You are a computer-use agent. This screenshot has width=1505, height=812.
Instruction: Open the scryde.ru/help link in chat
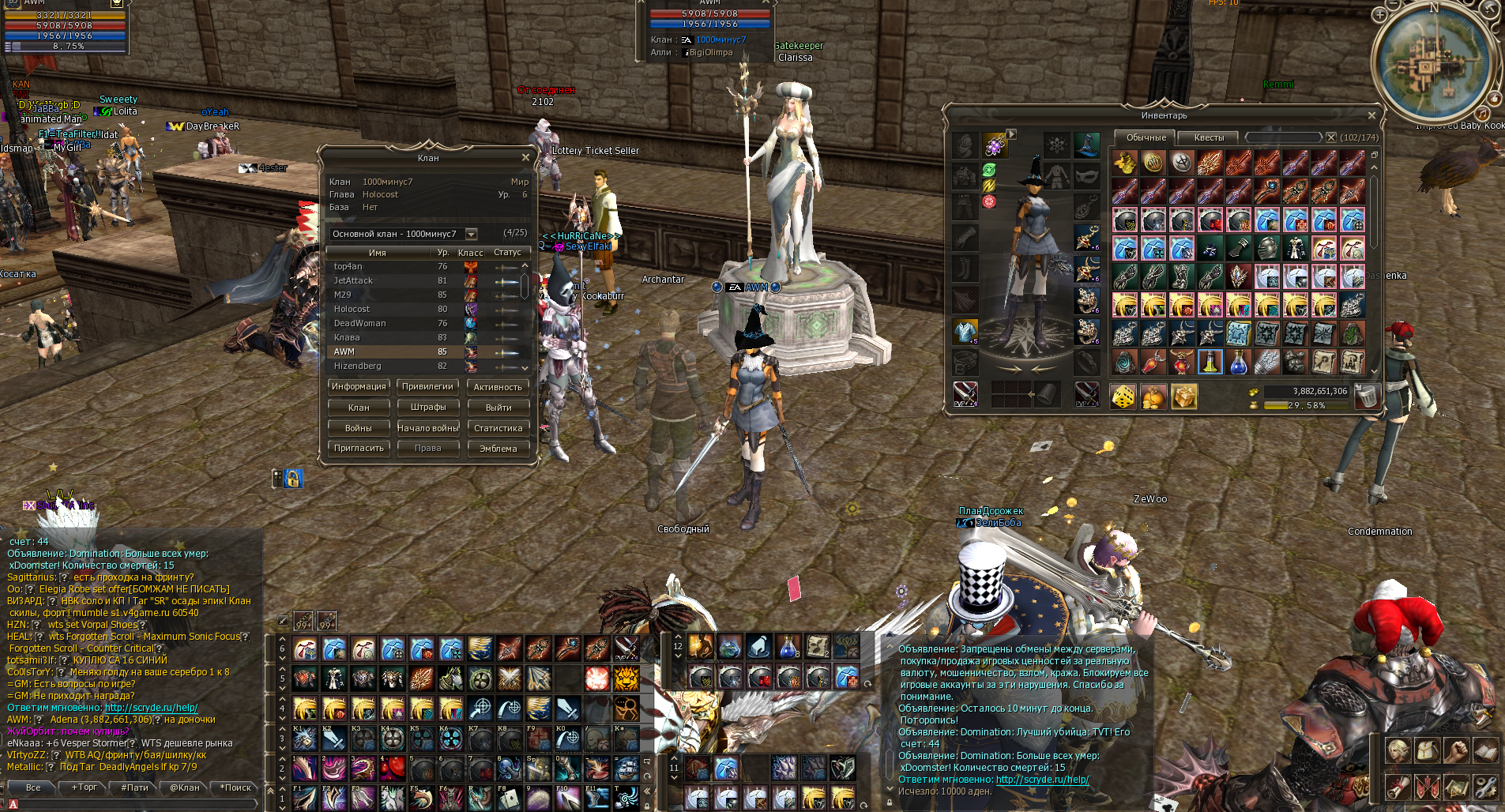(1041, 780)
